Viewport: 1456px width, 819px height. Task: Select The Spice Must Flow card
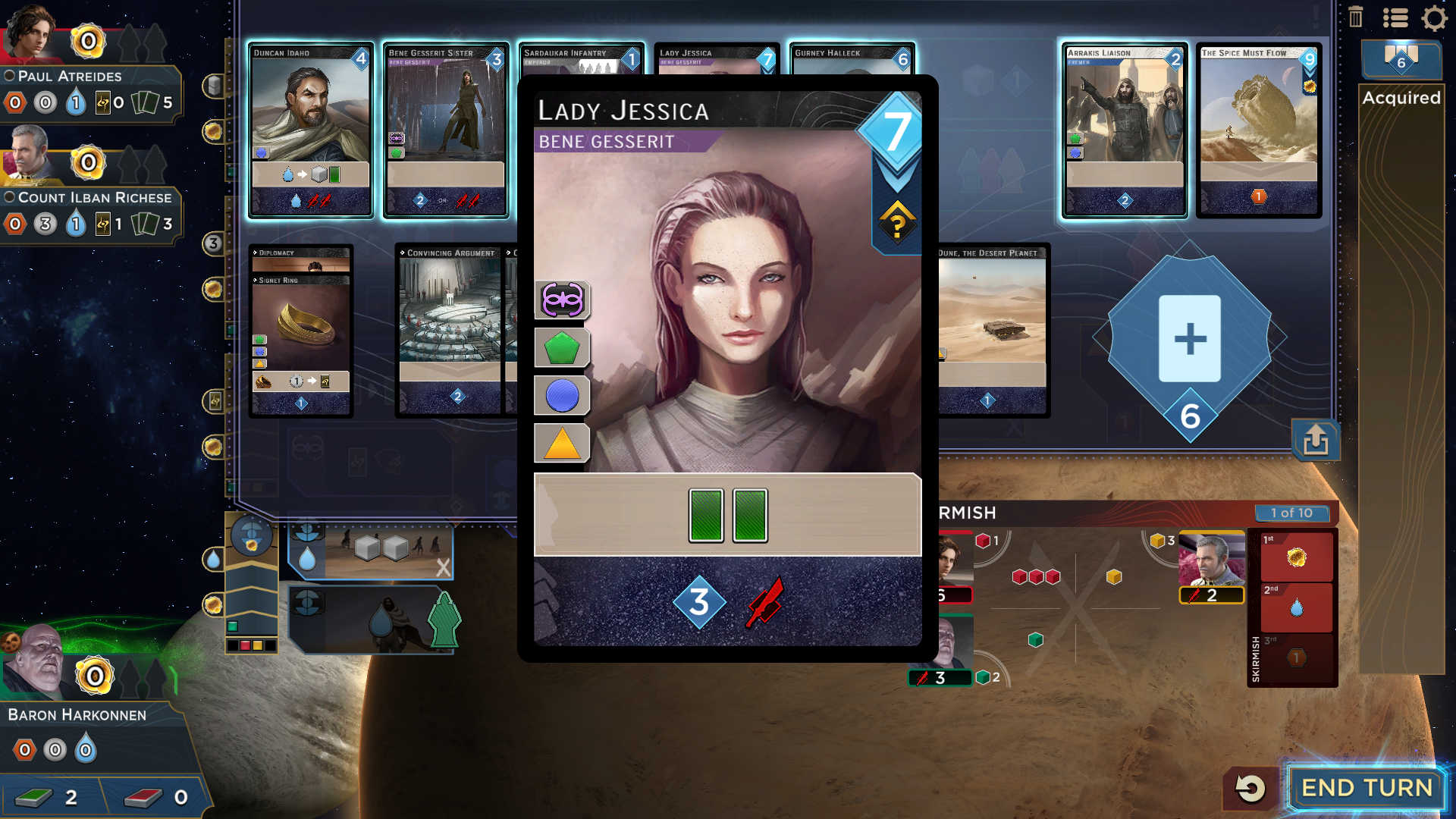(1259, 130)
